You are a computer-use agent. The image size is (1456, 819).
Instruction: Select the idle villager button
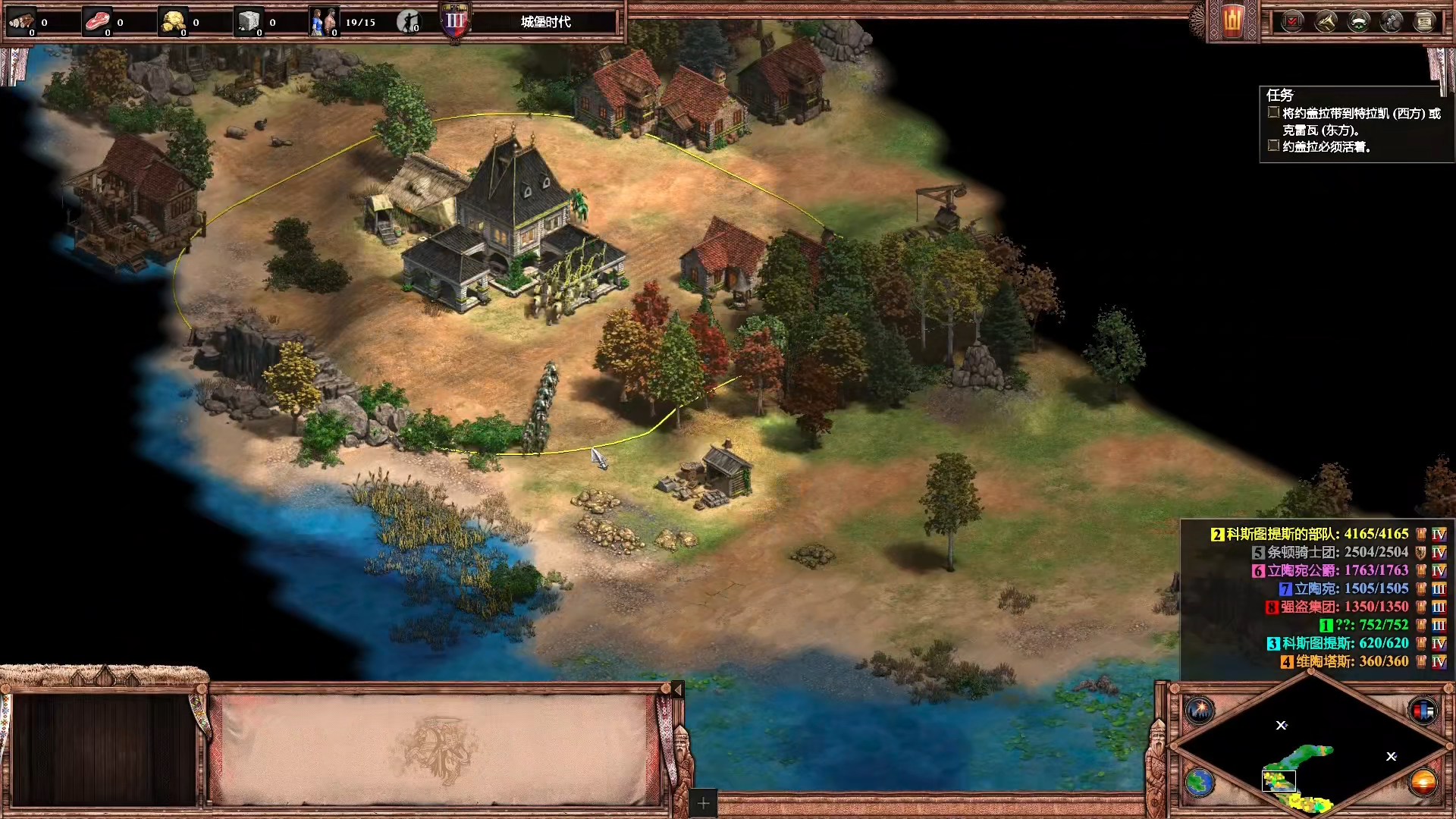click(x=409, y=21)
